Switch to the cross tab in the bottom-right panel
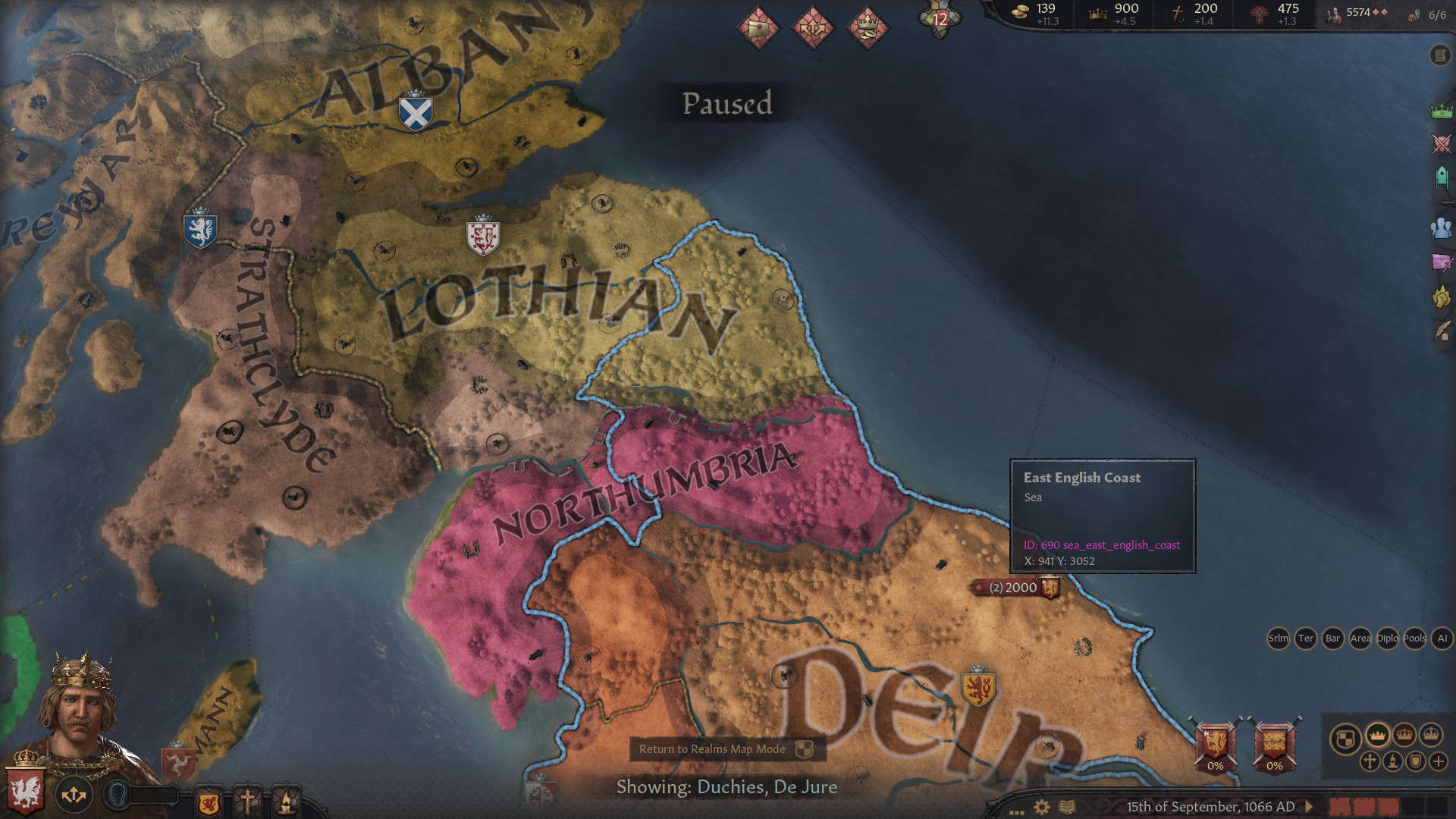 (x=1370, y=761)
